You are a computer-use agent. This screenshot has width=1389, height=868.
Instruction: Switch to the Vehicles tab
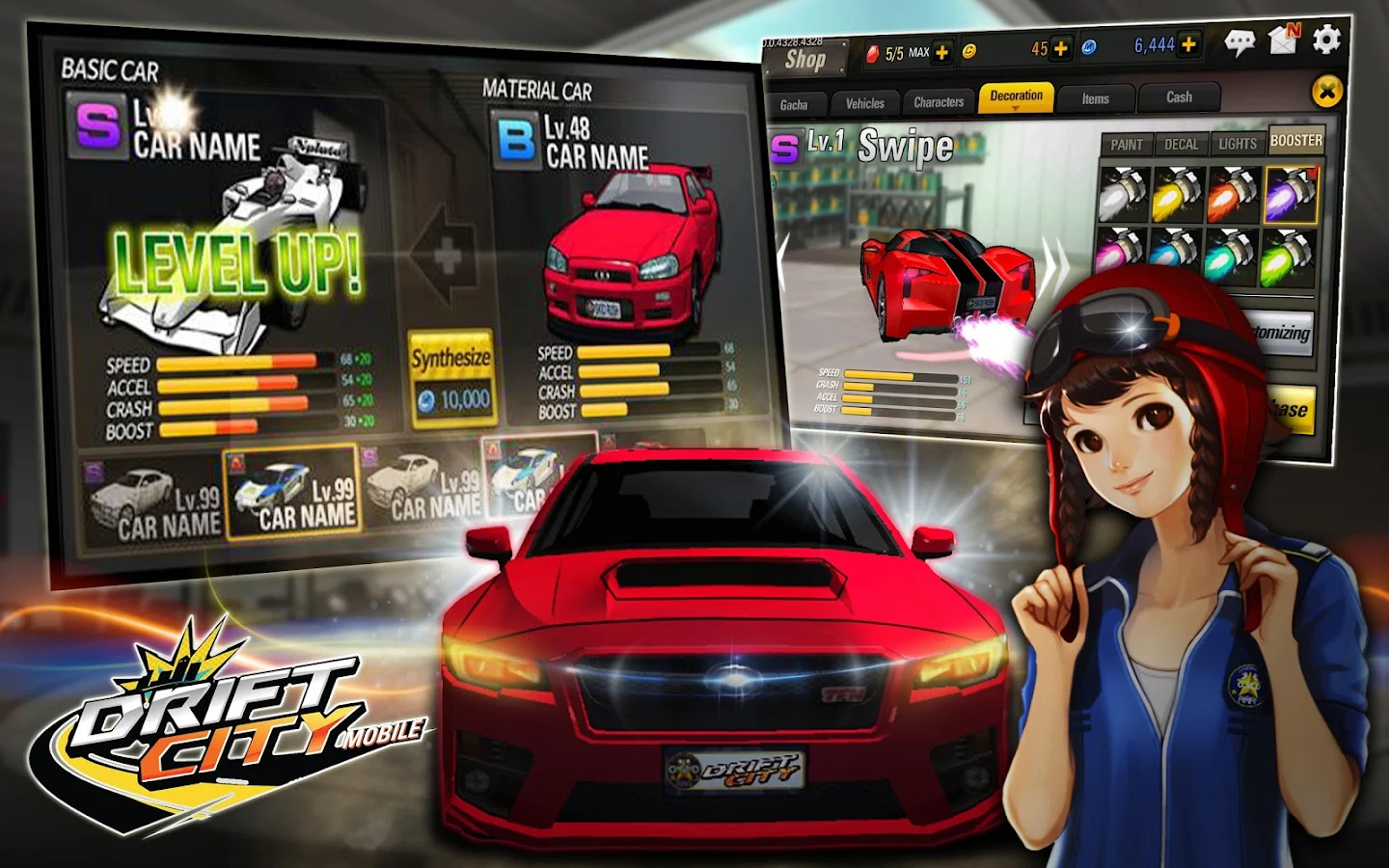[x=865, y=103]
